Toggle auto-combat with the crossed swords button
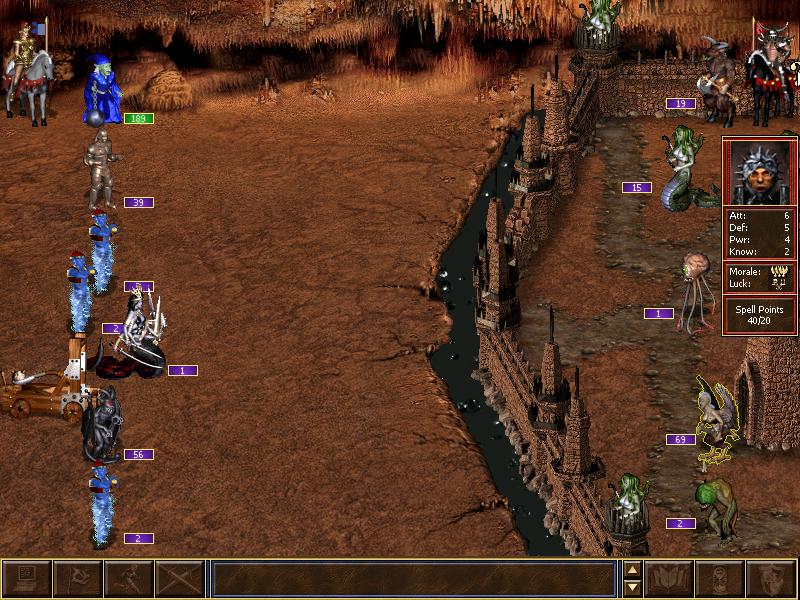Viewport: 800px width, 600px height. point(180,579)
